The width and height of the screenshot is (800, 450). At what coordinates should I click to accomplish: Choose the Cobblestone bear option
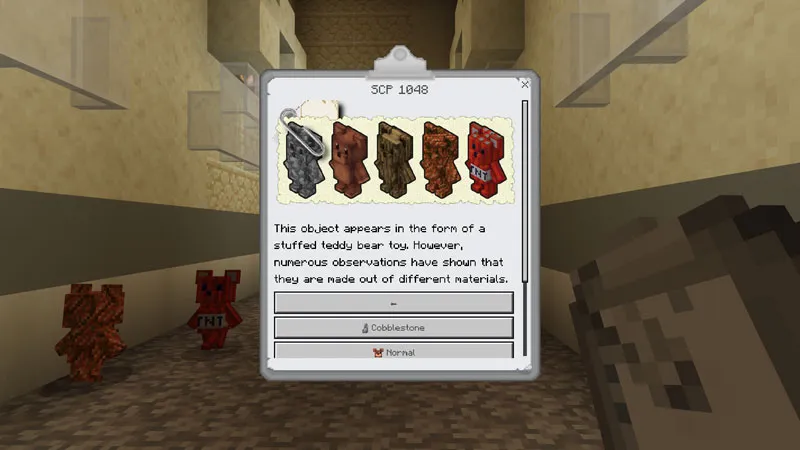(x=393, y=327)
